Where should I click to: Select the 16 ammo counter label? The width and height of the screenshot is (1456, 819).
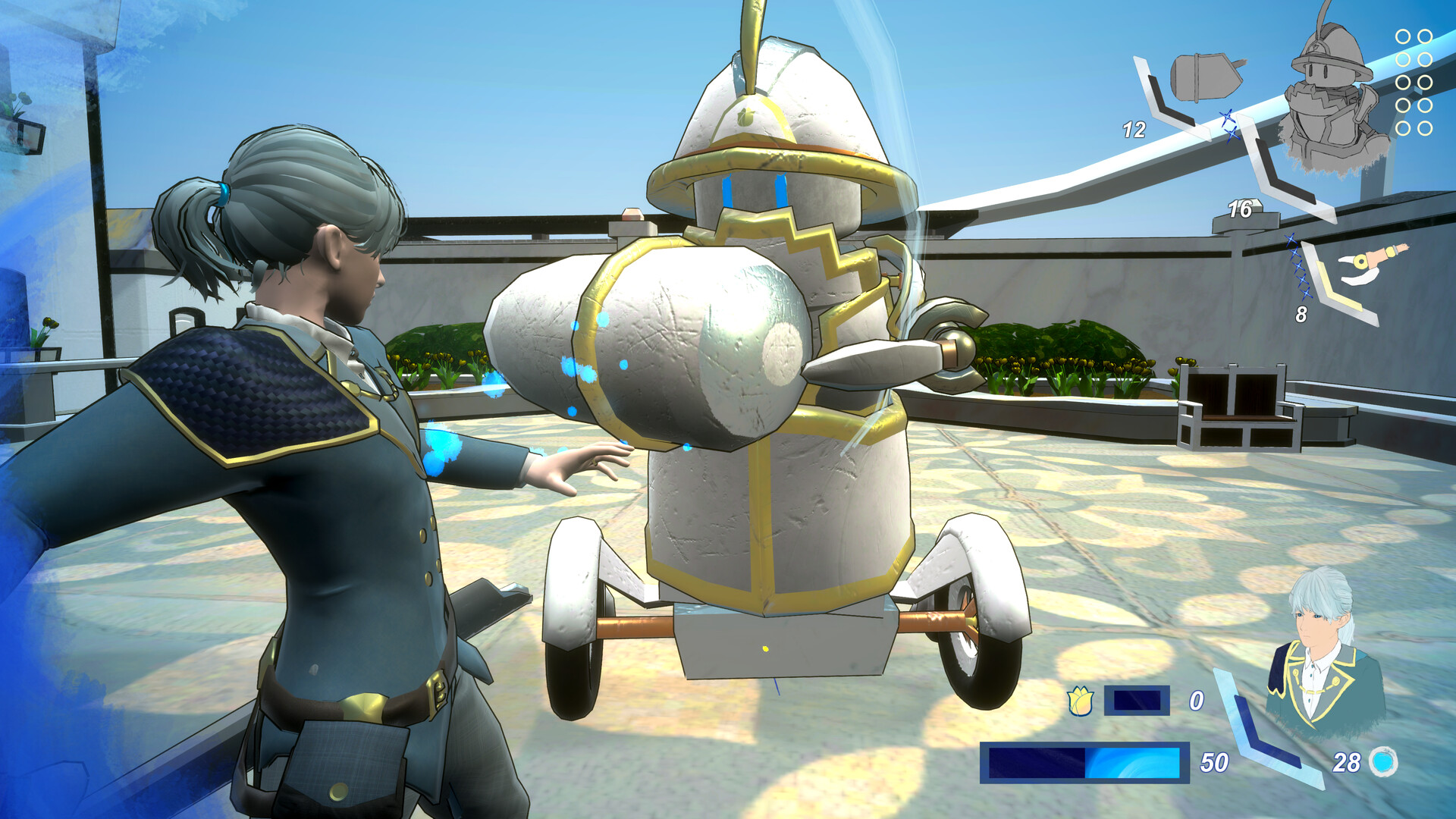1240,209
